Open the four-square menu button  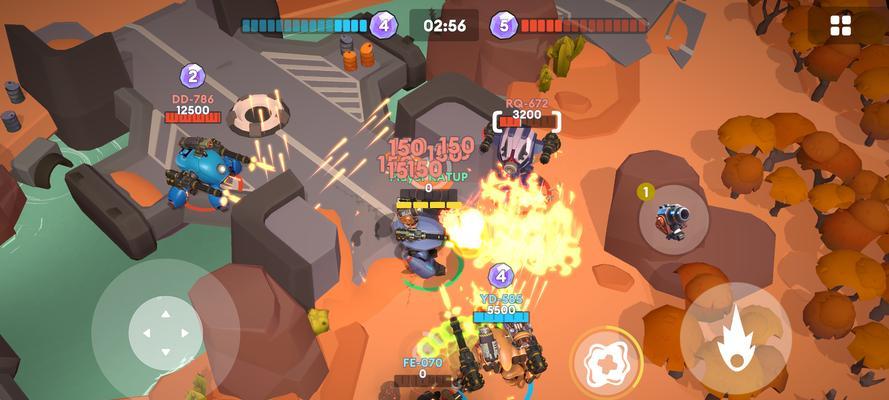coord(841,25)
